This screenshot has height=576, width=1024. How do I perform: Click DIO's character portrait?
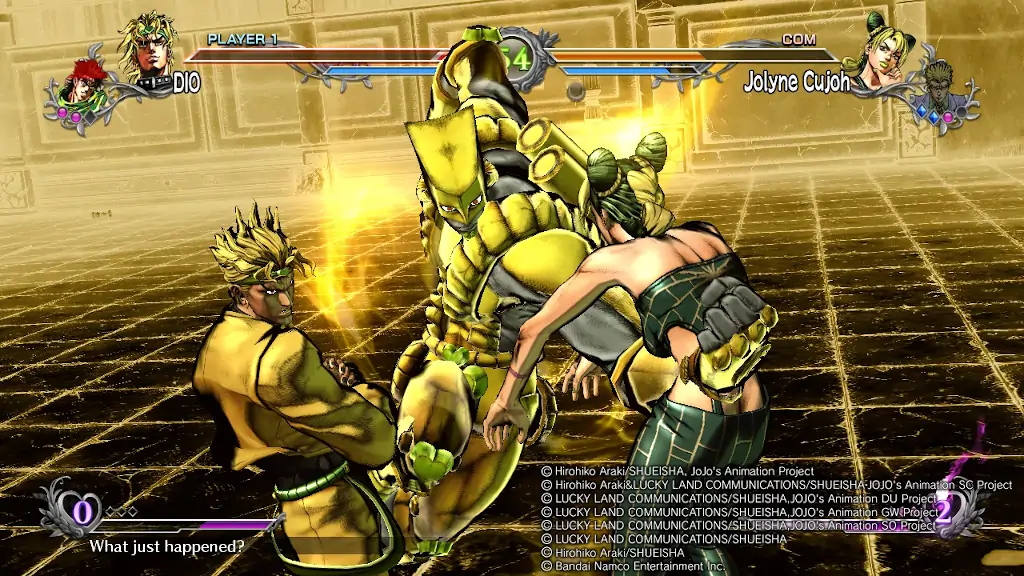tap(150, 45)
